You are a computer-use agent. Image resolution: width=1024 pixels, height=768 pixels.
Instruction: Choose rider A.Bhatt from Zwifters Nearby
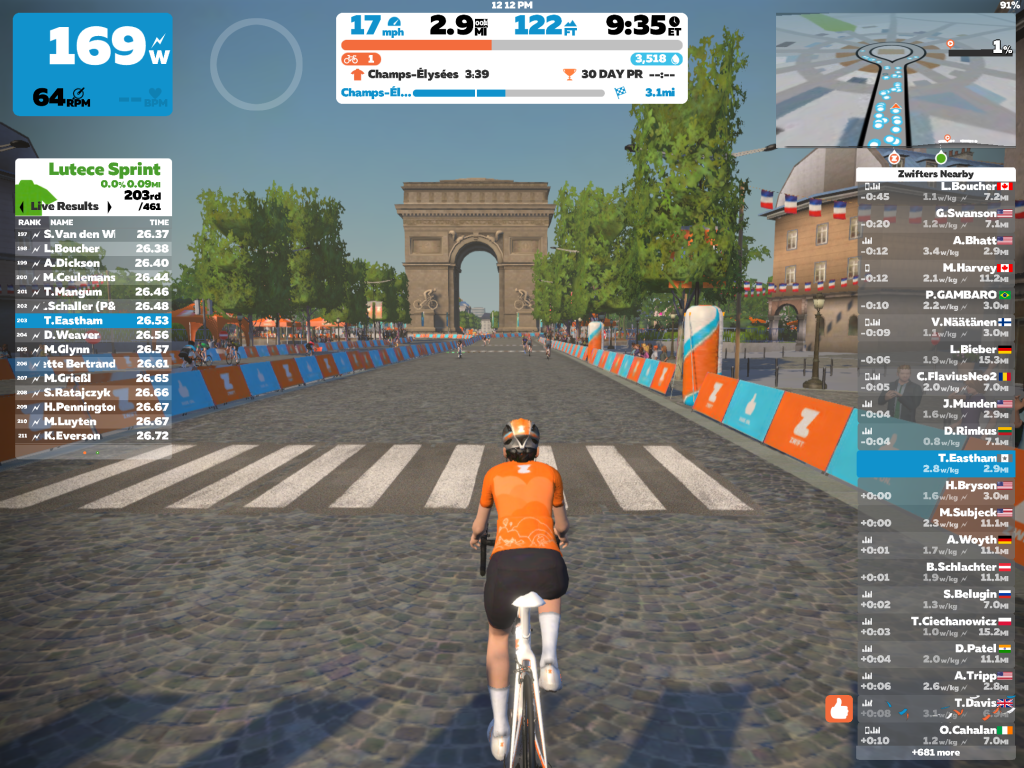(x=936, y=245)
